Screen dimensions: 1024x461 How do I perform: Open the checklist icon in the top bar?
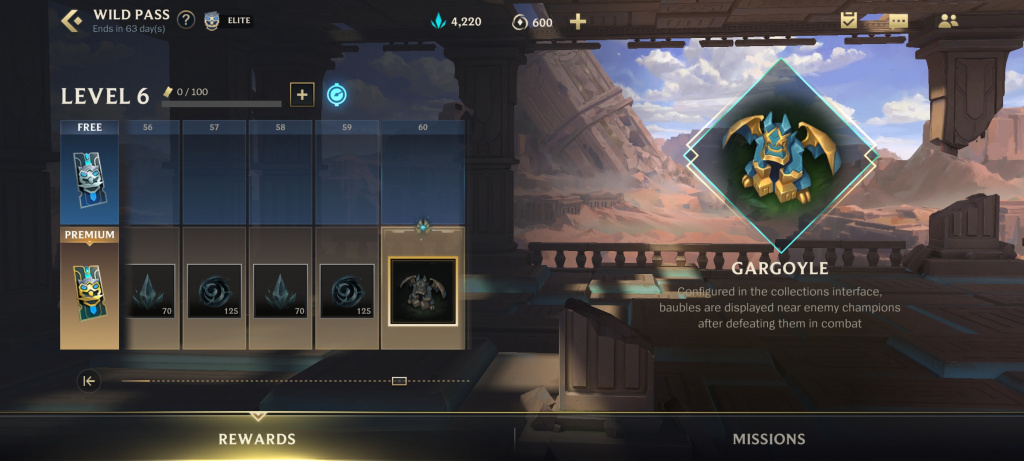point(849,20)
